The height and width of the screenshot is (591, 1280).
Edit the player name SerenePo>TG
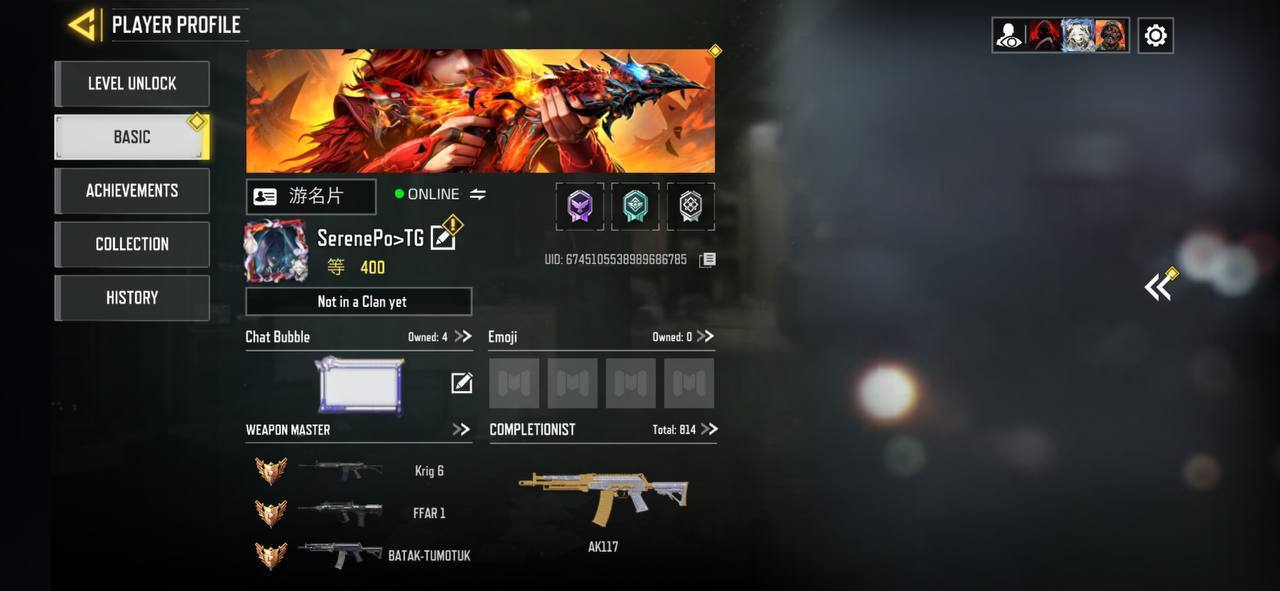coord(442,238)
